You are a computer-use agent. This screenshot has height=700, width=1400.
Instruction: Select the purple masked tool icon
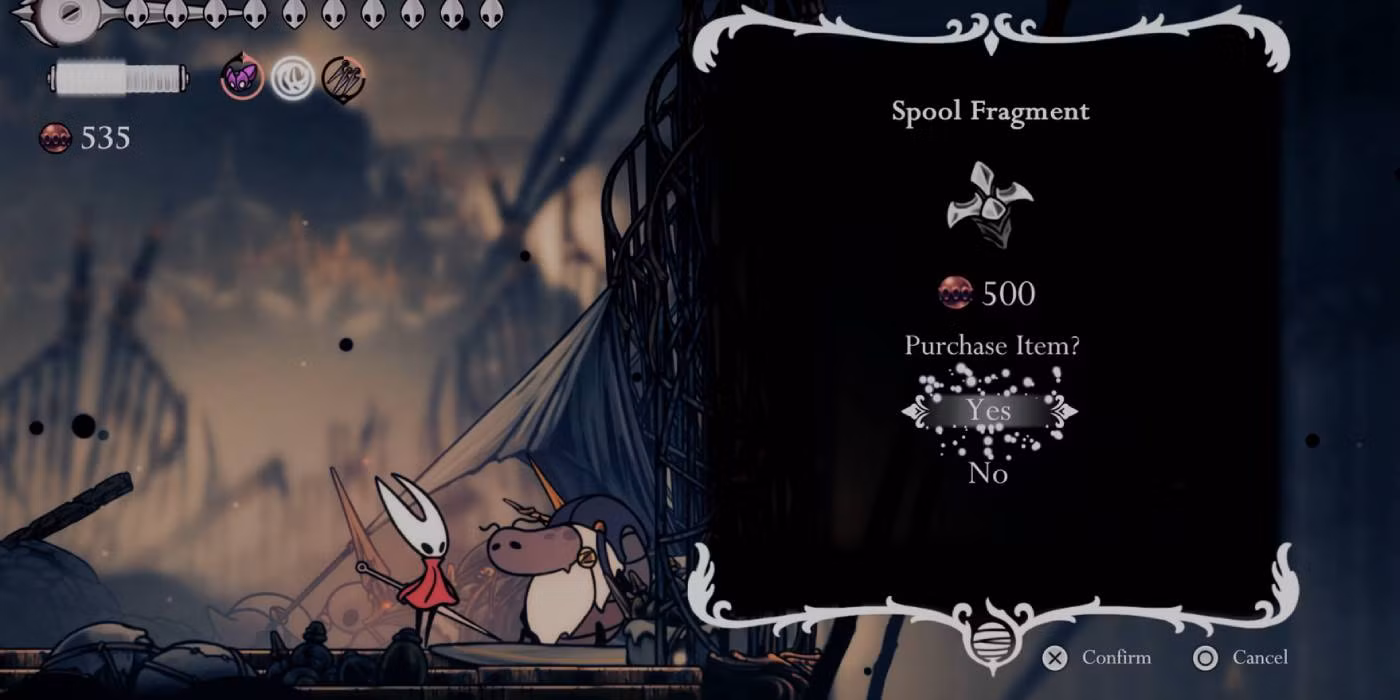coord(242,77)
